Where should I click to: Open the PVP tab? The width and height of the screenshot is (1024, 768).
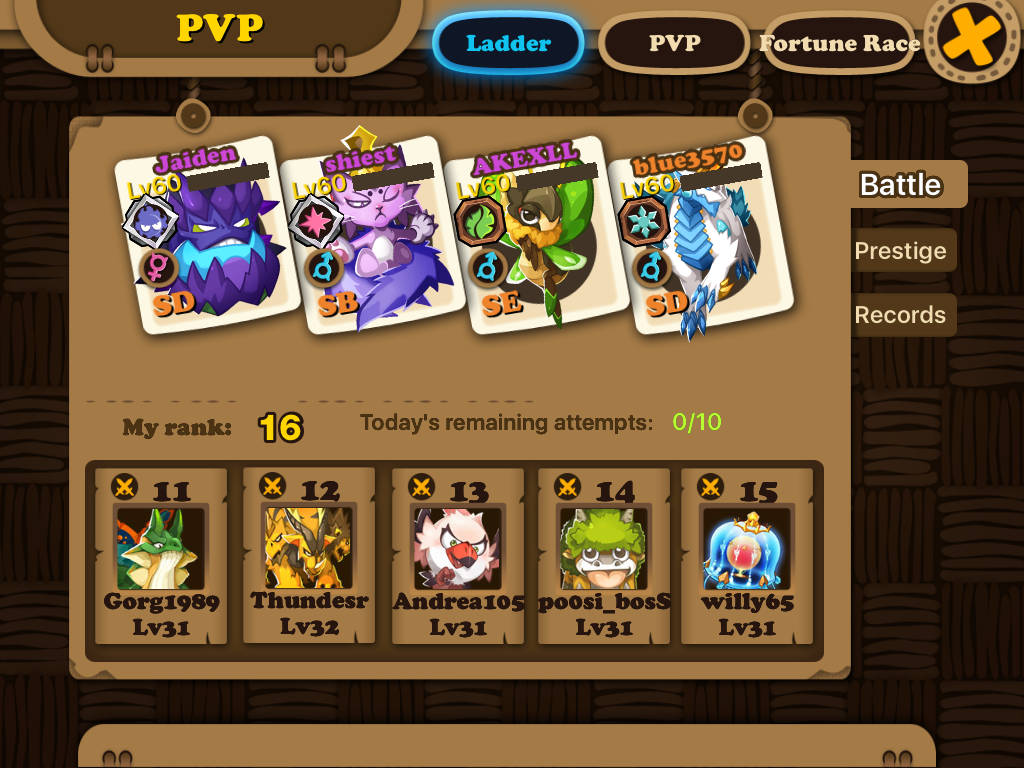[x=674, y=44]
